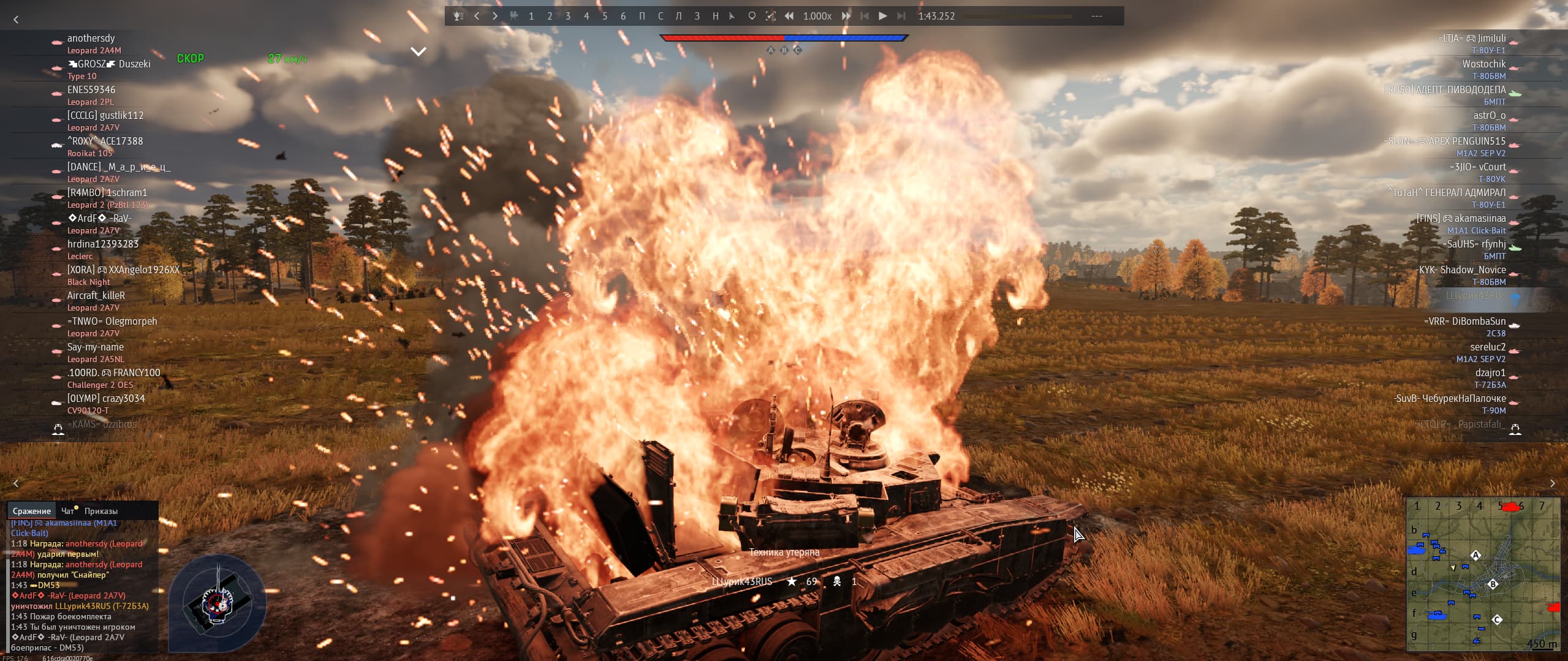Viewport: 1568px width, 661px height.
Task: Select the Сражение battle log tab
Action: (32, 511)
